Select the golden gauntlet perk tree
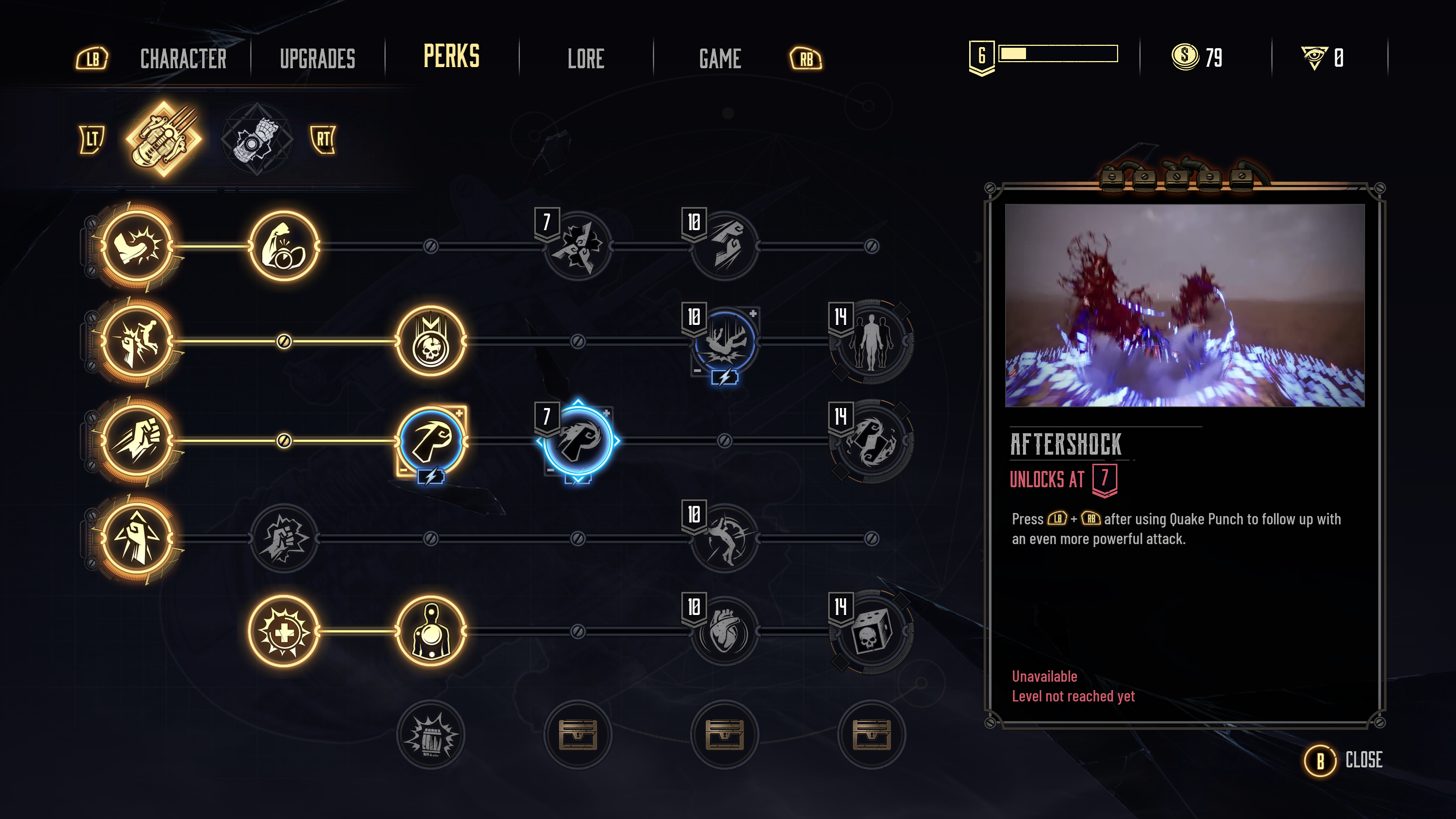Screen dimensions: 1456x819 pos(164,139)
